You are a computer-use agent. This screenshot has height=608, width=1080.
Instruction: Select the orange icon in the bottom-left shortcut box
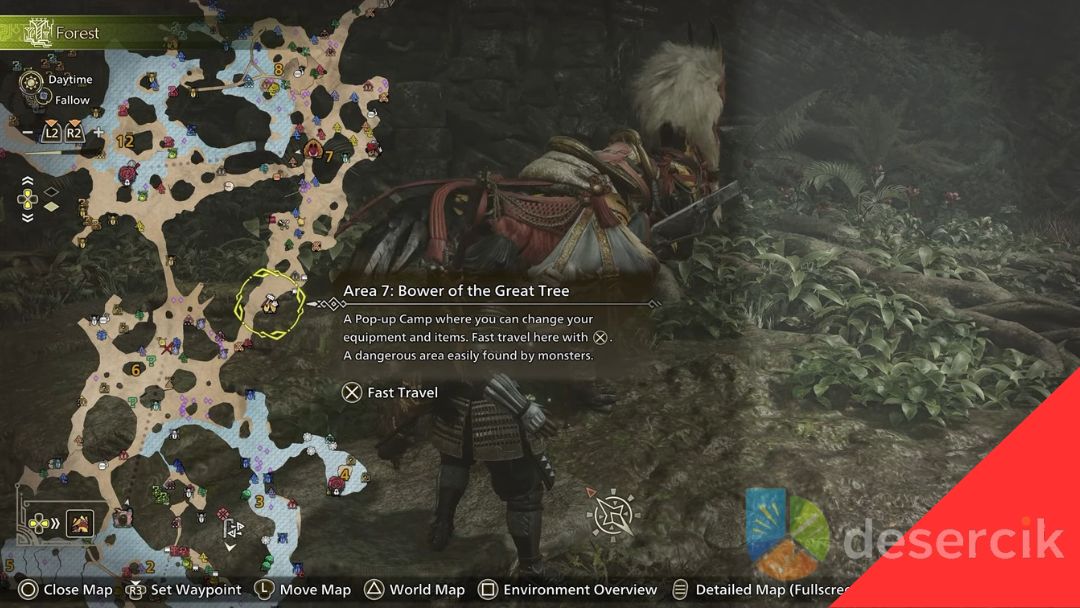click(80, 521)
